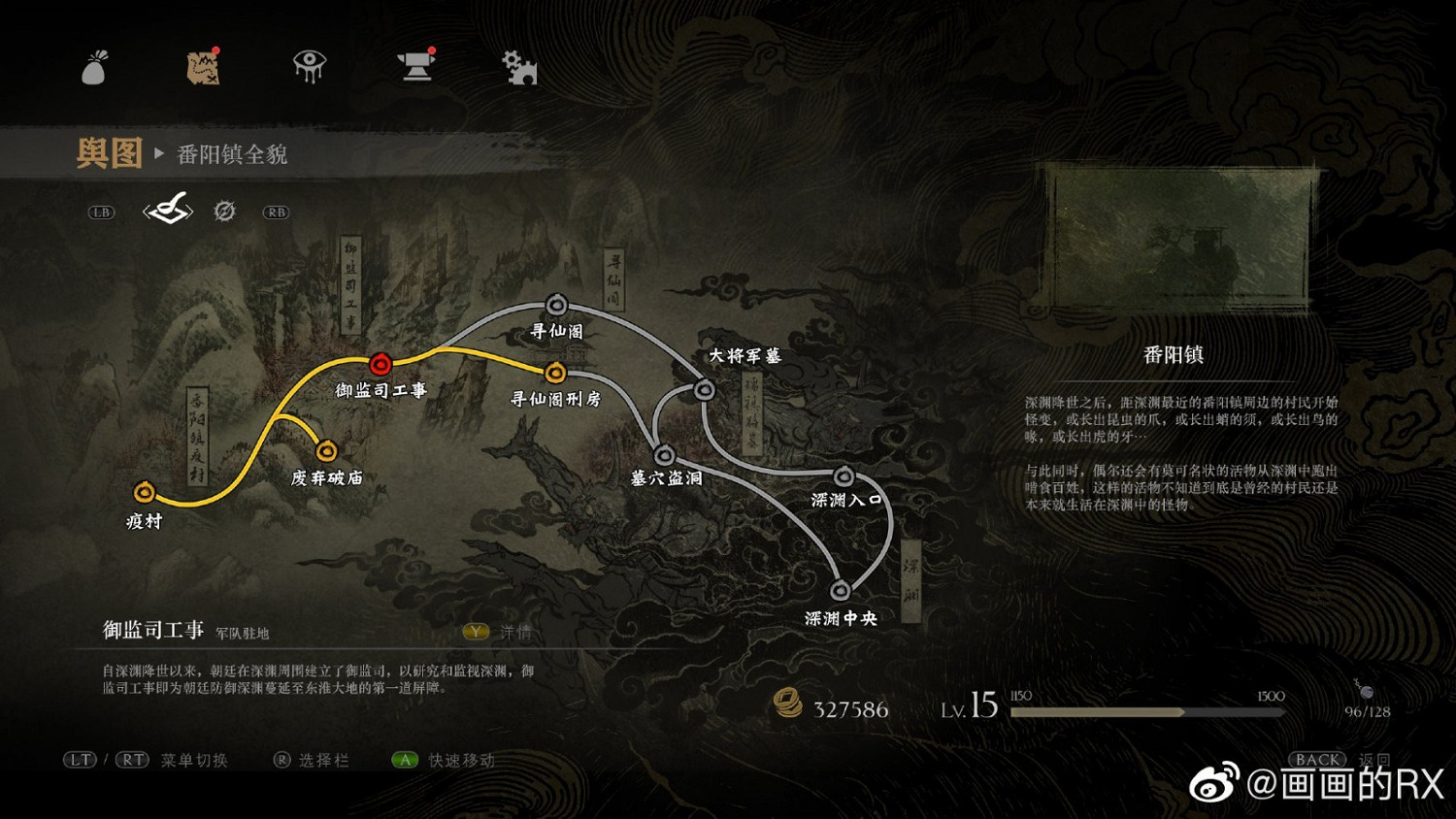Screen dimensions: 1456x819
Task: Open the eye-shaped status menu
Action: pos(313,67)
